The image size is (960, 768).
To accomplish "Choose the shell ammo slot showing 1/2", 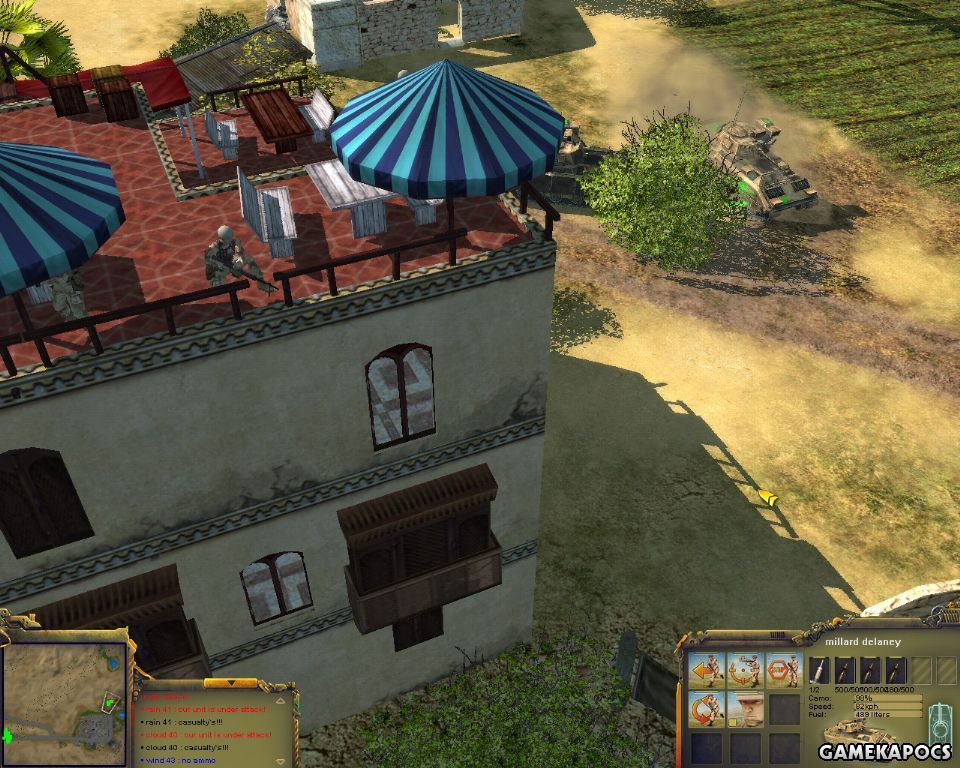I will pyautogui.click(x=818, y=670).
